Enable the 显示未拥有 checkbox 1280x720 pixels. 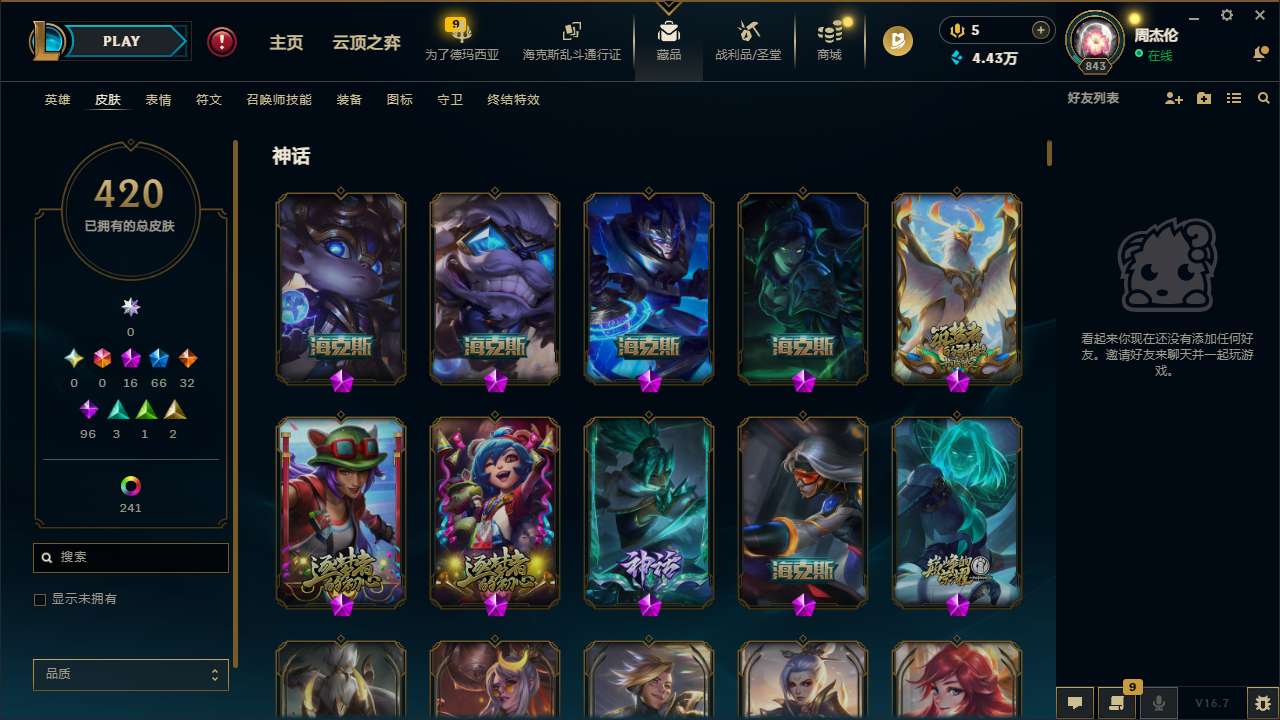click(x=40, y=599)
